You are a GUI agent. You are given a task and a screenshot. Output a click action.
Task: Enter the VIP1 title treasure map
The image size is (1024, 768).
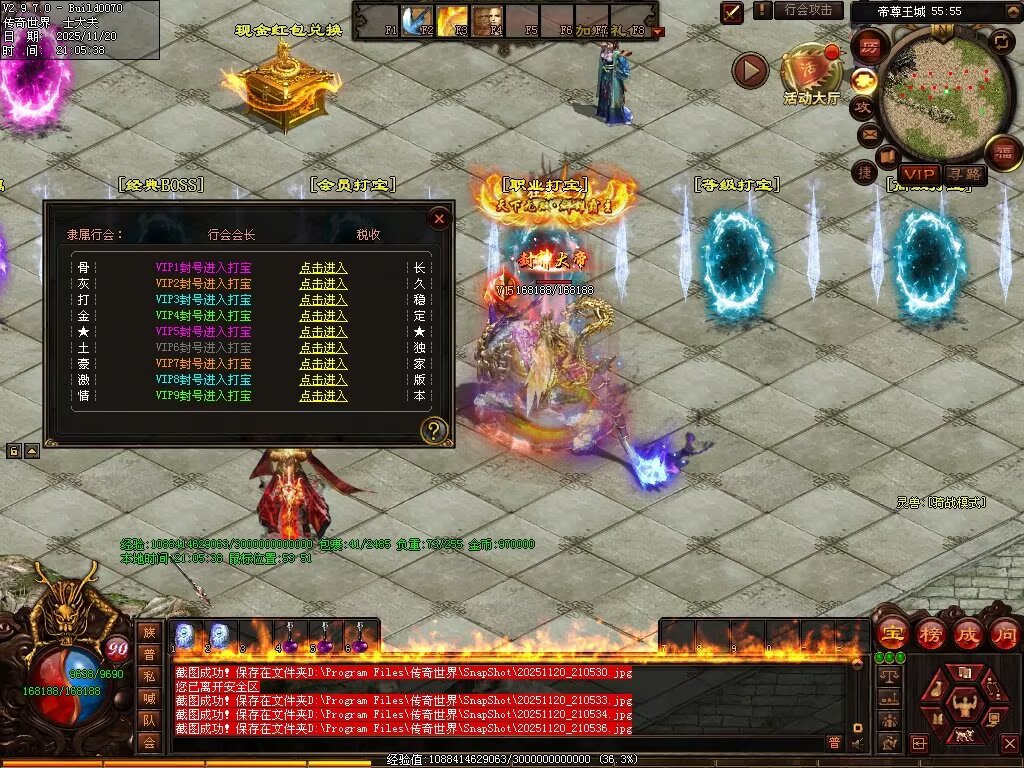click(323, 268)
